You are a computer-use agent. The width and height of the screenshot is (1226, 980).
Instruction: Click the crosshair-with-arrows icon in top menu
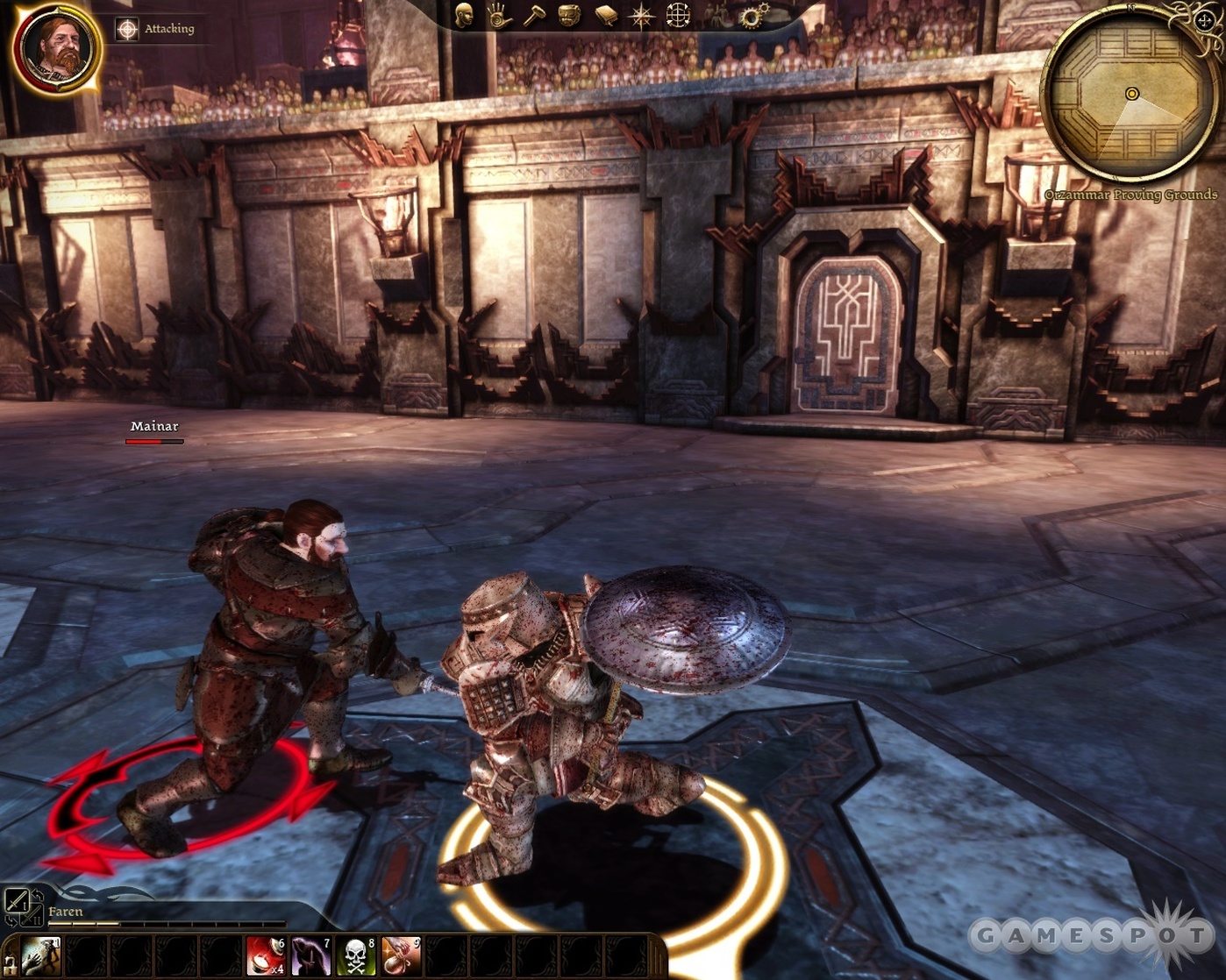pos(678,15)
